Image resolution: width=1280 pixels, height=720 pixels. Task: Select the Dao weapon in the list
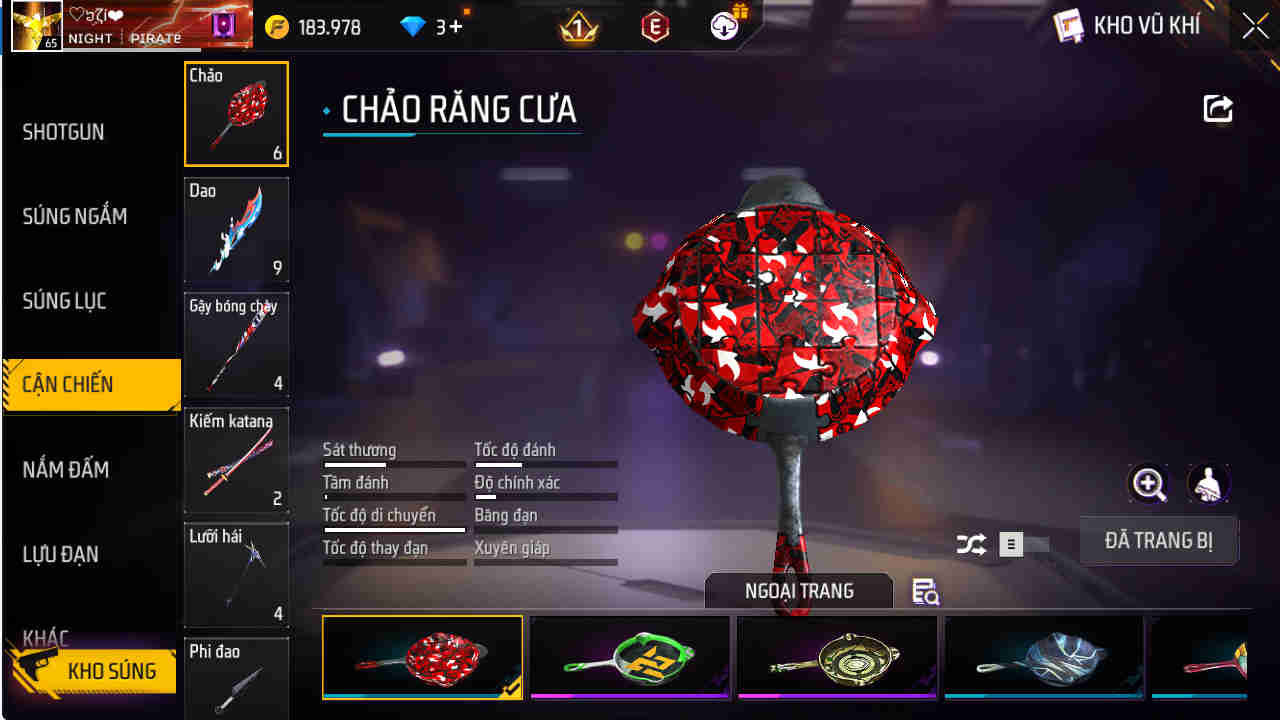pyautogui.click(x=236, y=231)
